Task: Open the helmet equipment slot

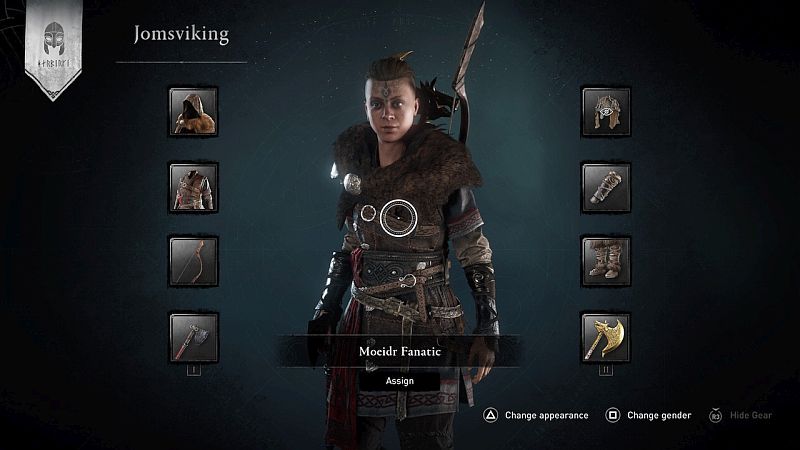Action: pyautogui.click(x=606, y=111)
